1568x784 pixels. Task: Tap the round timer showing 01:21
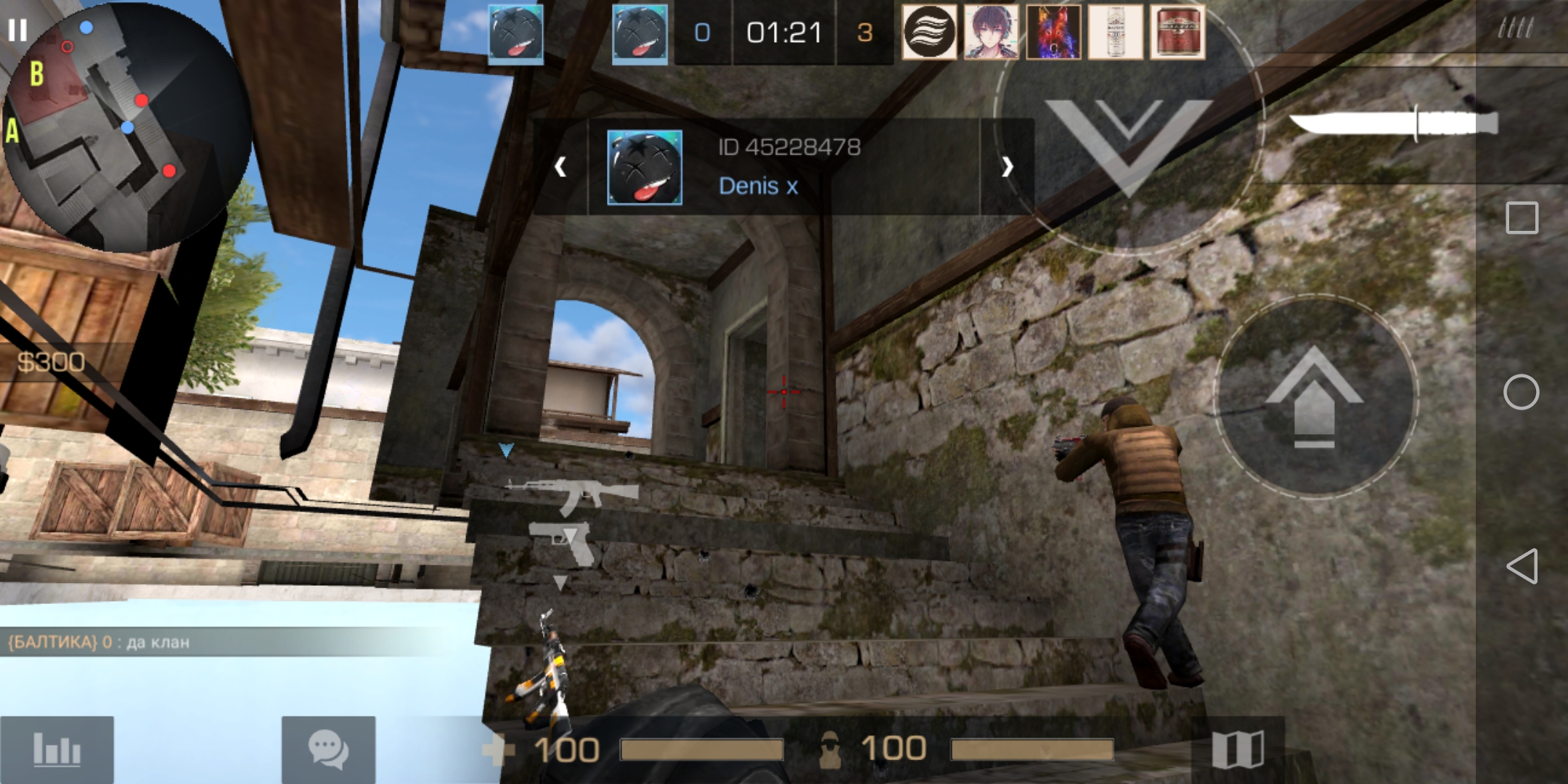tap(783, 33)
